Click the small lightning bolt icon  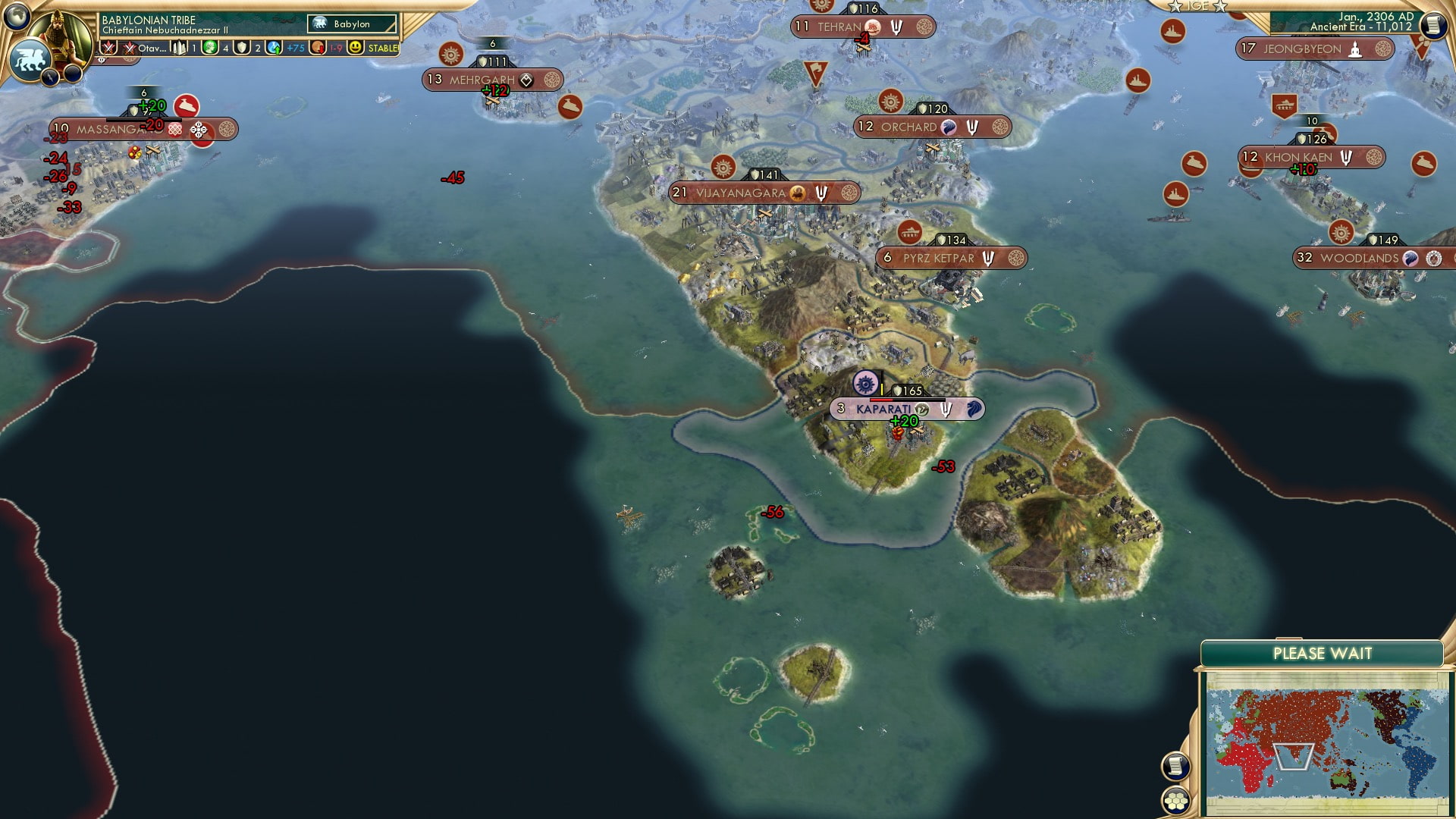click(x=51, y=76)
